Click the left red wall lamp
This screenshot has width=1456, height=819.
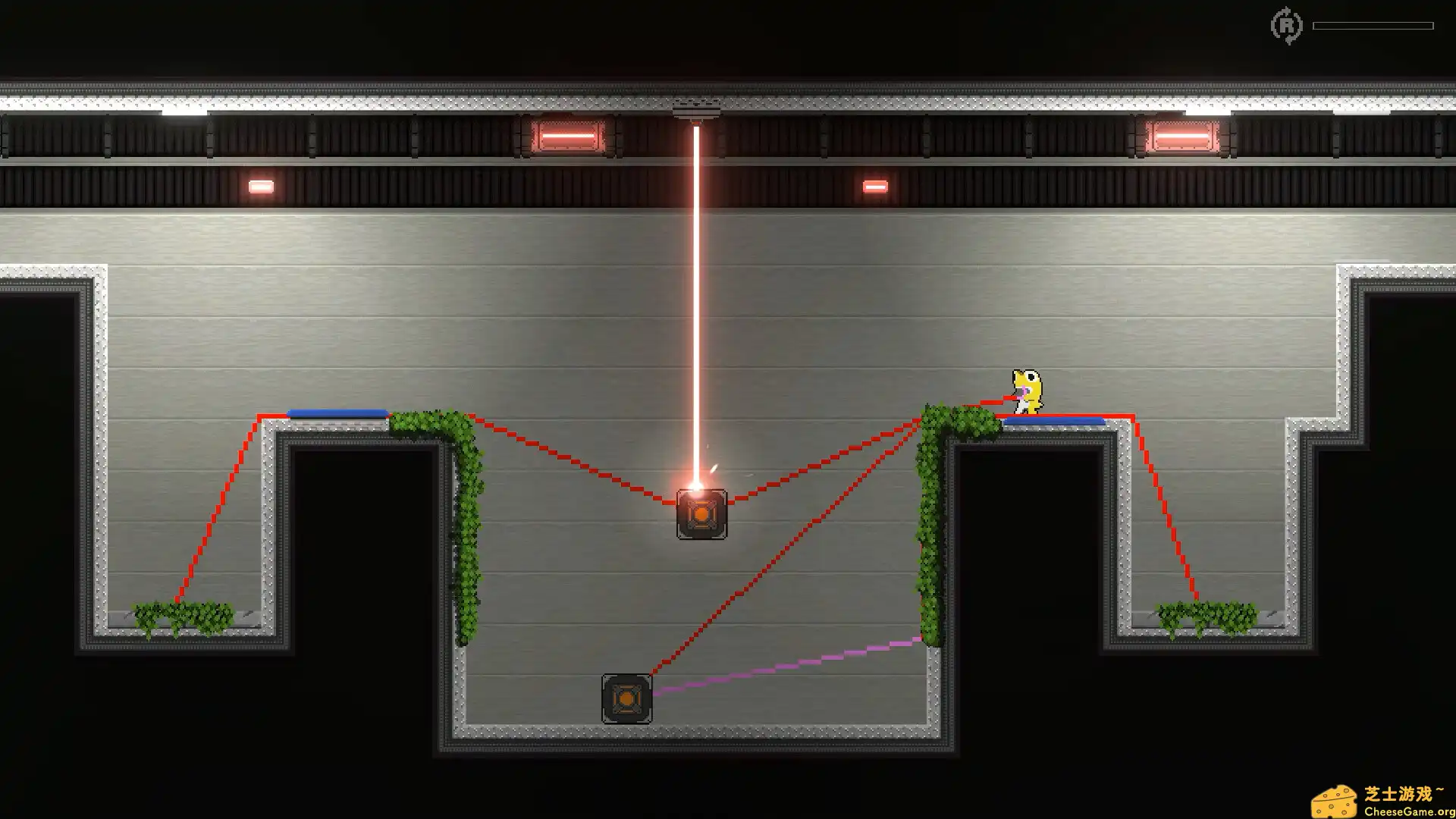click(569, 136)
